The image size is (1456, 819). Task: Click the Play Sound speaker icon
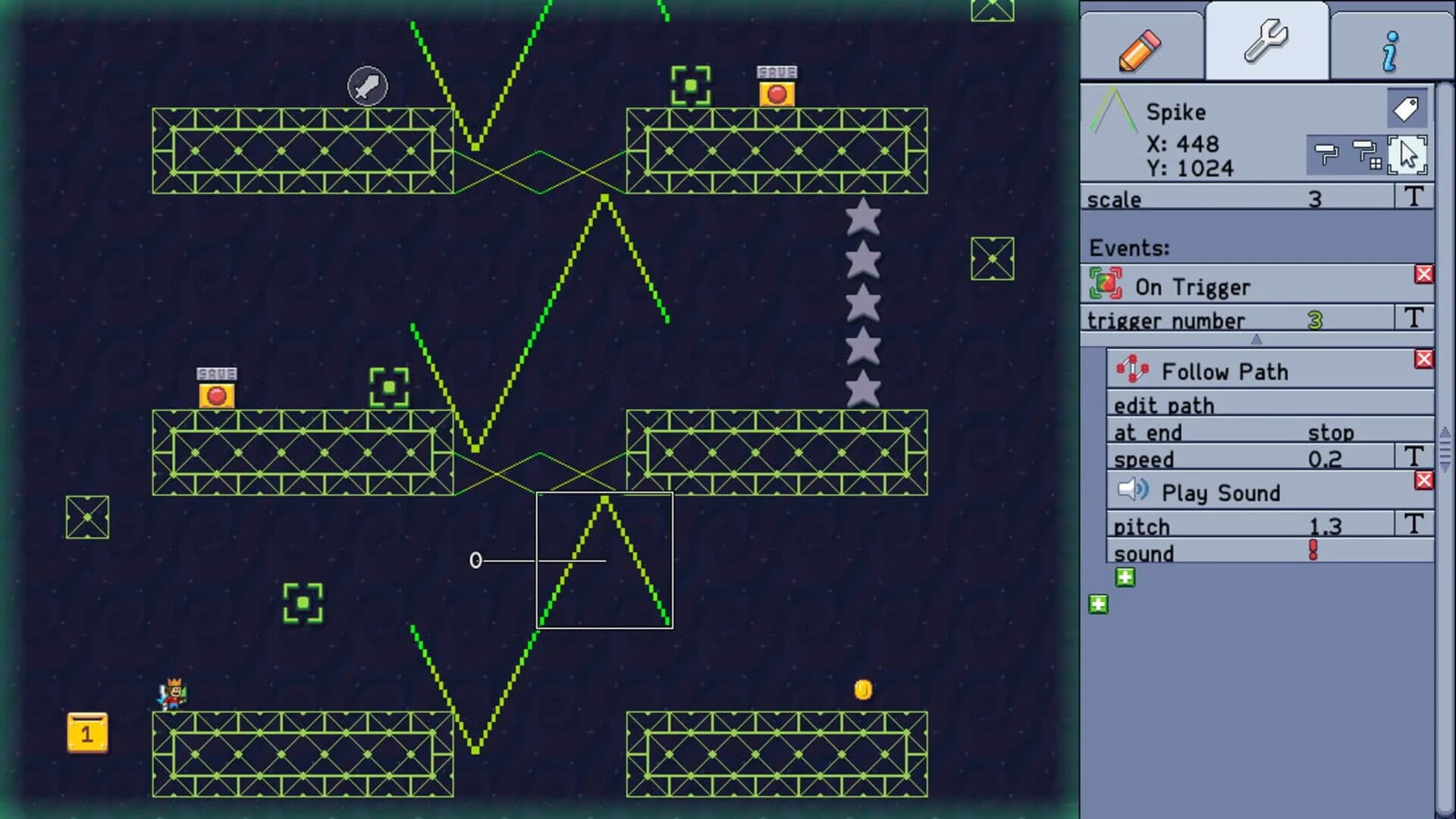coord(1134,489)
